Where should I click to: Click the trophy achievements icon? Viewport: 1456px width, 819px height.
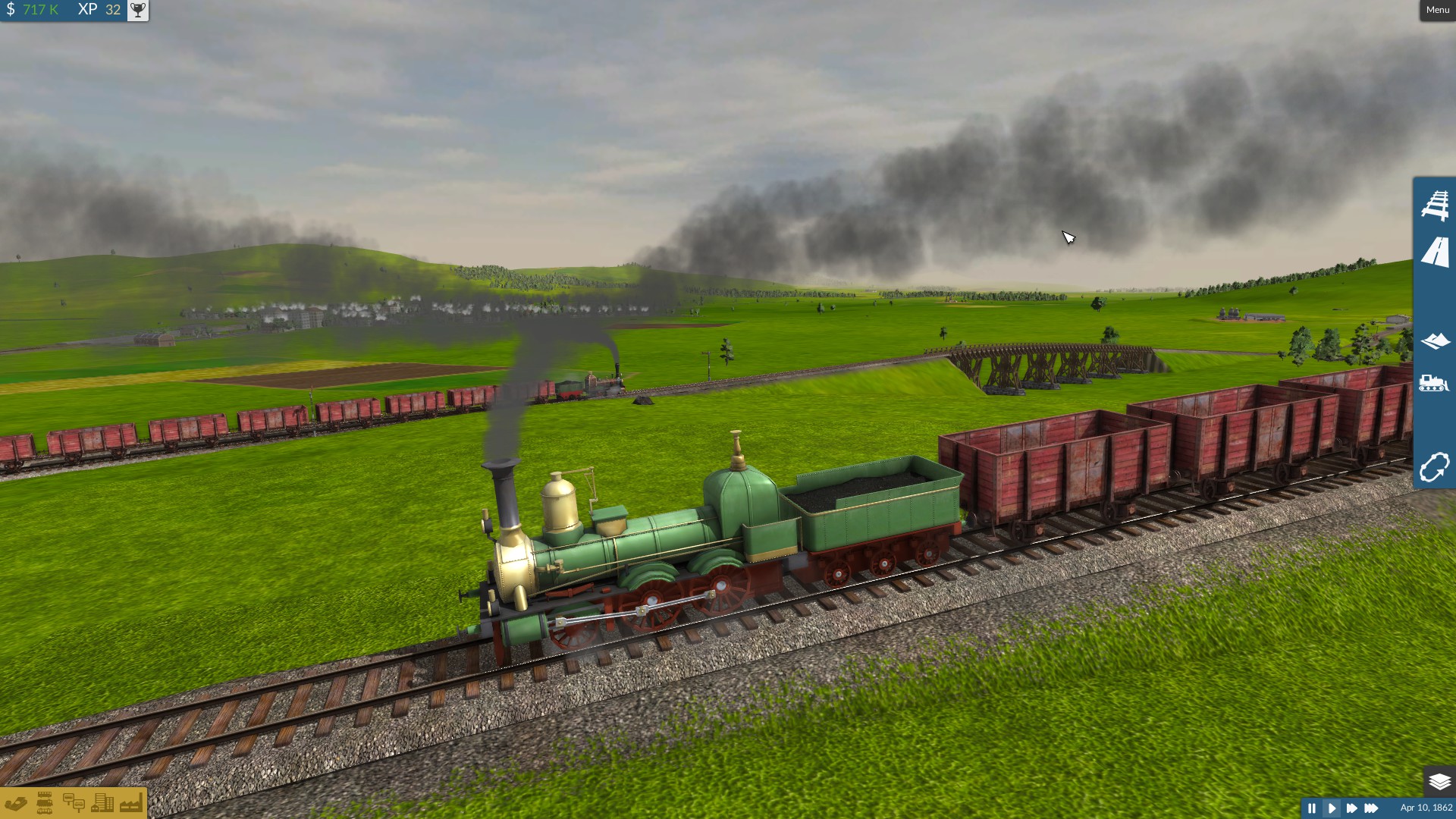137,10
